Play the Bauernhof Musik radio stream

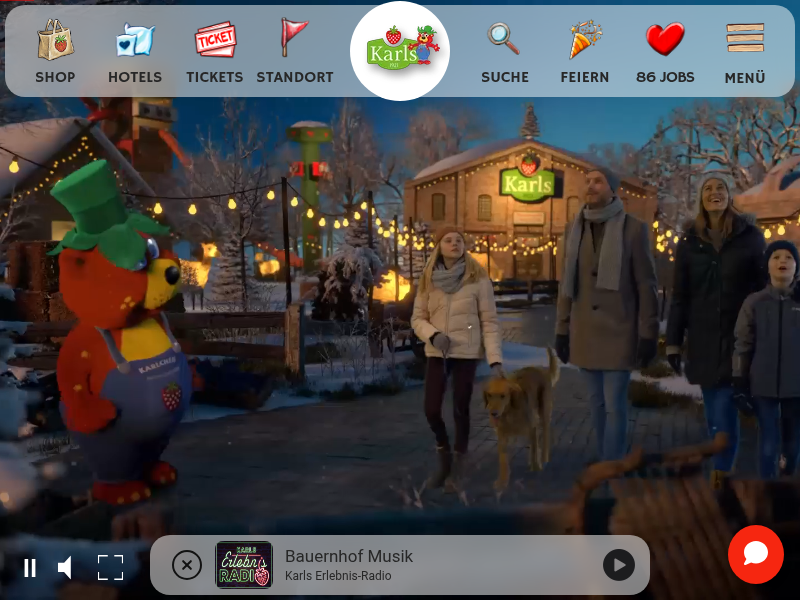click(619, 565)
